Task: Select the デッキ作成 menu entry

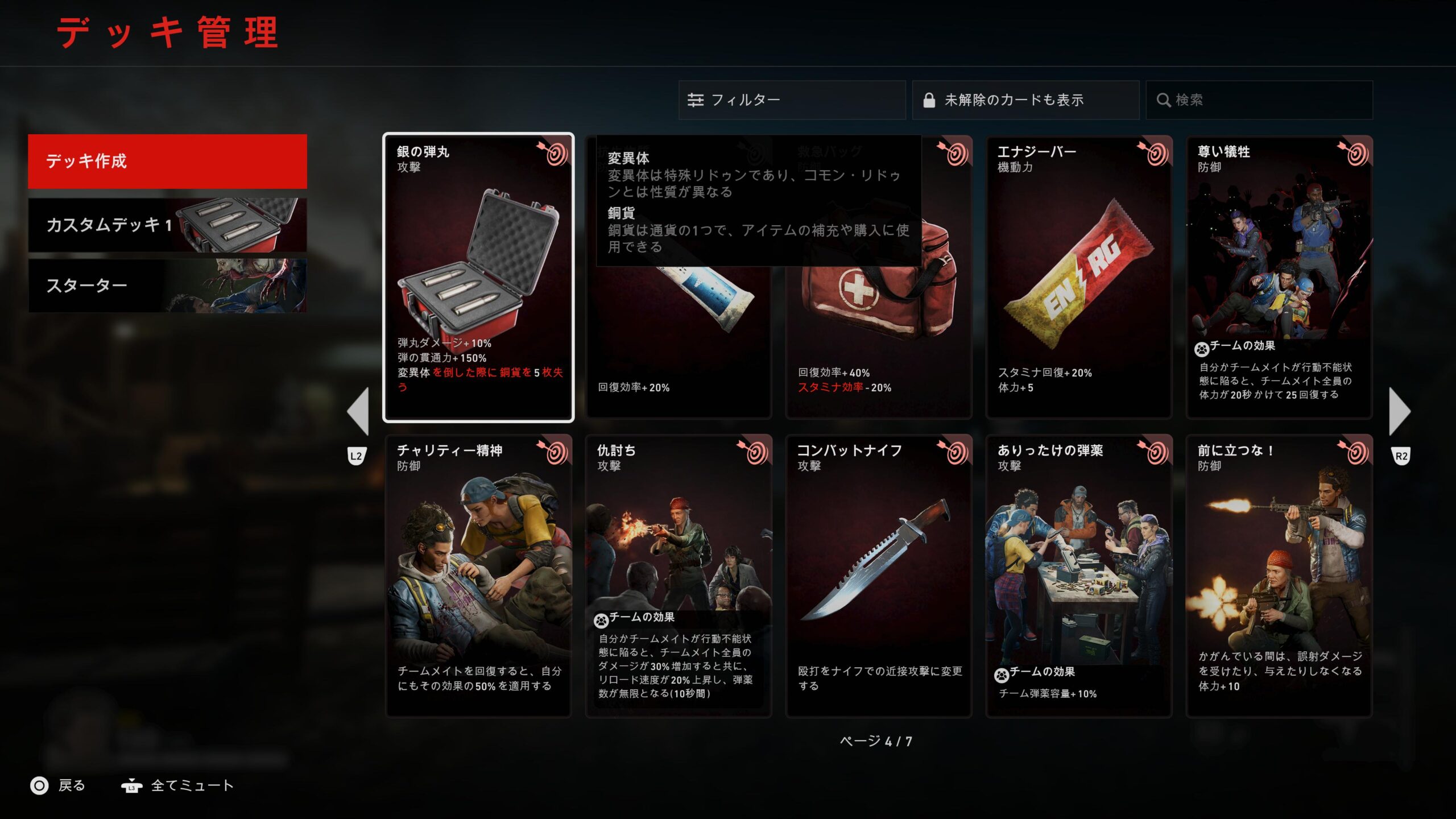Action: click(167, 162)
